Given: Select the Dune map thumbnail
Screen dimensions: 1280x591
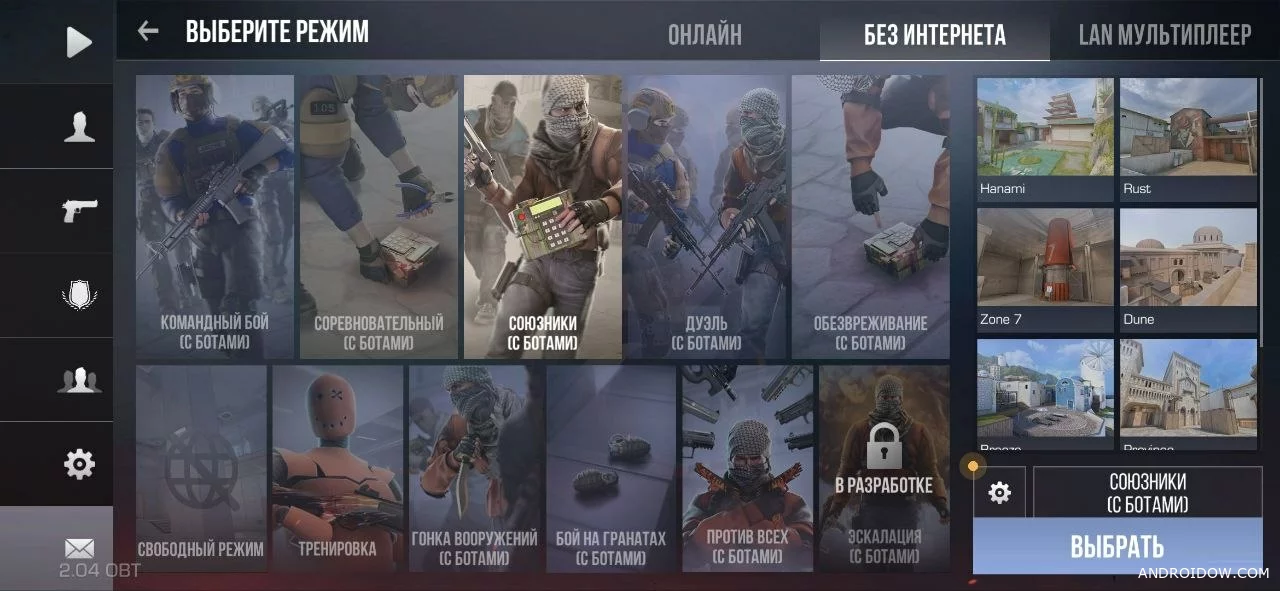Looking at the screenshot, I should click(x=1188, y=268).
